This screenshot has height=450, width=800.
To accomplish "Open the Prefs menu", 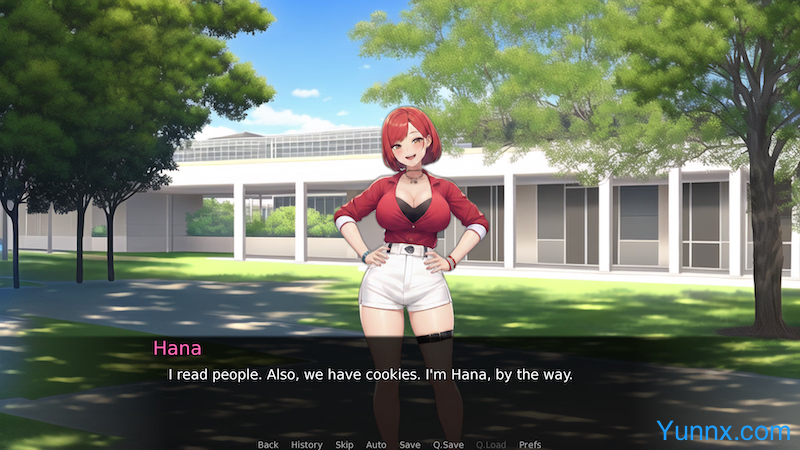I will [x=530, y=444].
